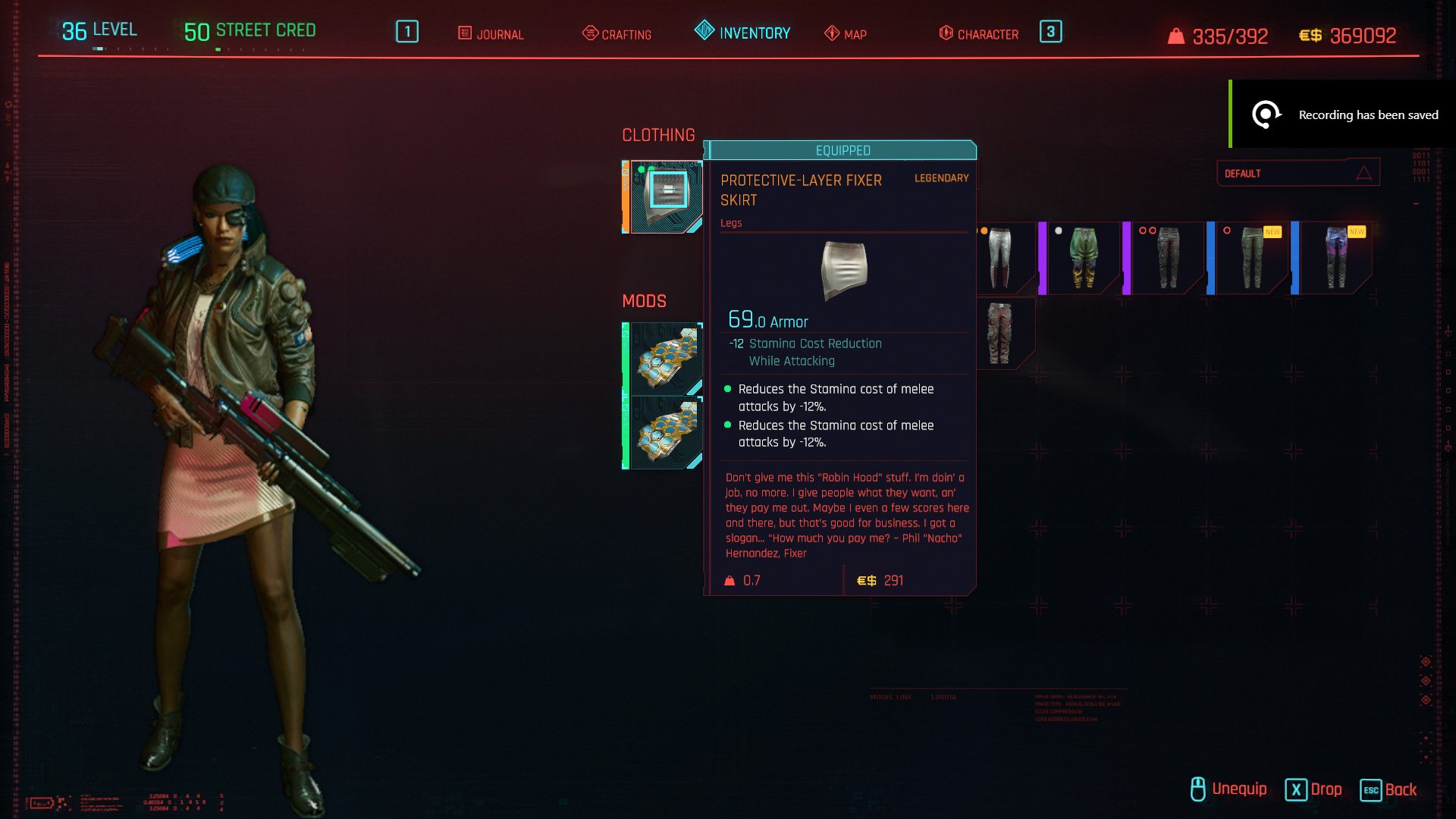Switch to tab 1 in top bar
Screen dimensions: 1456x819
[x=406, y=32]
